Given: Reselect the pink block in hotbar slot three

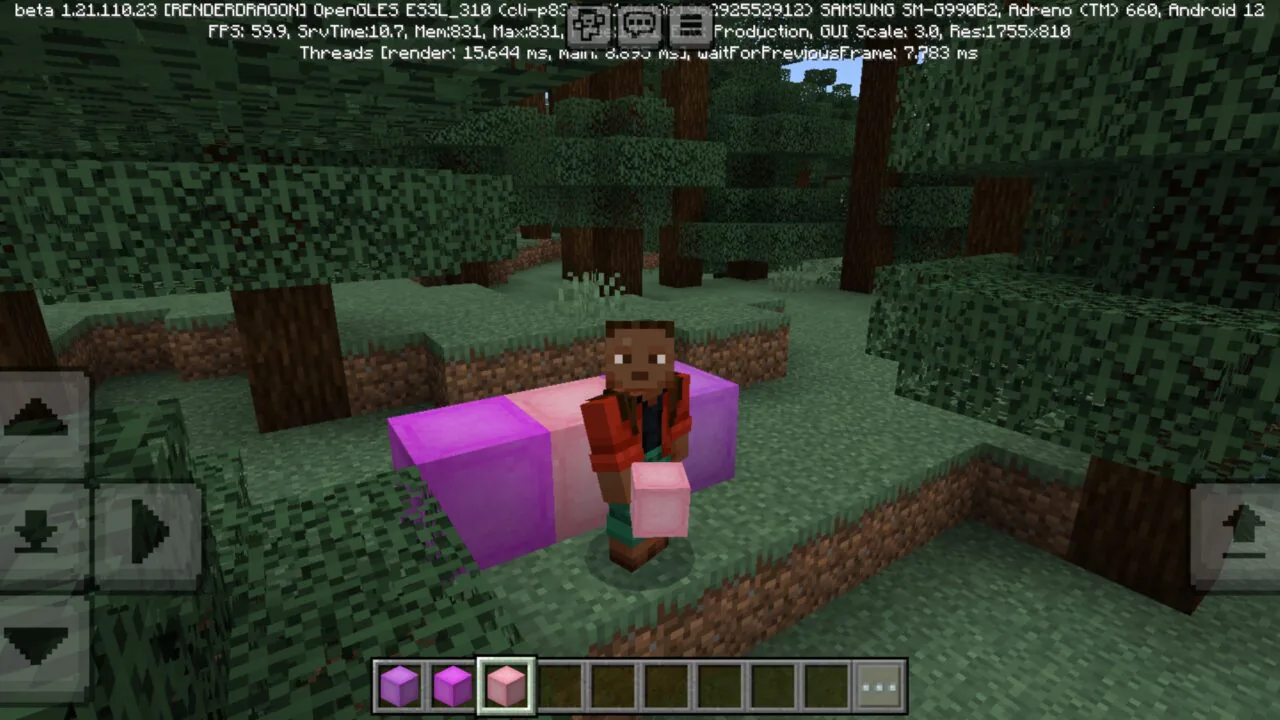Looking at the screenshot, I should [x=505, y=685].
